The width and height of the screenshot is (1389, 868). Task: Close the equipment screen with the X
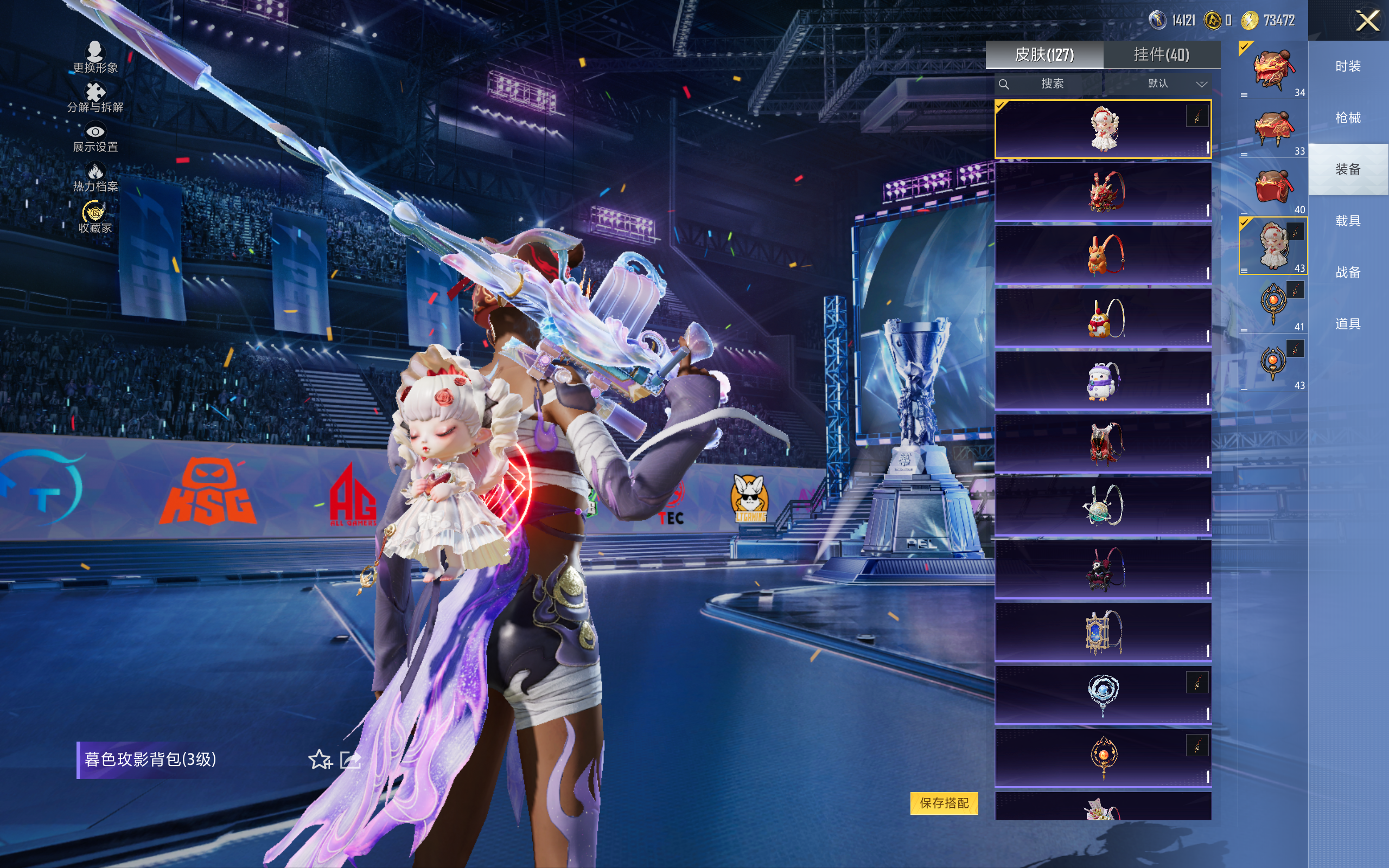1367,21
